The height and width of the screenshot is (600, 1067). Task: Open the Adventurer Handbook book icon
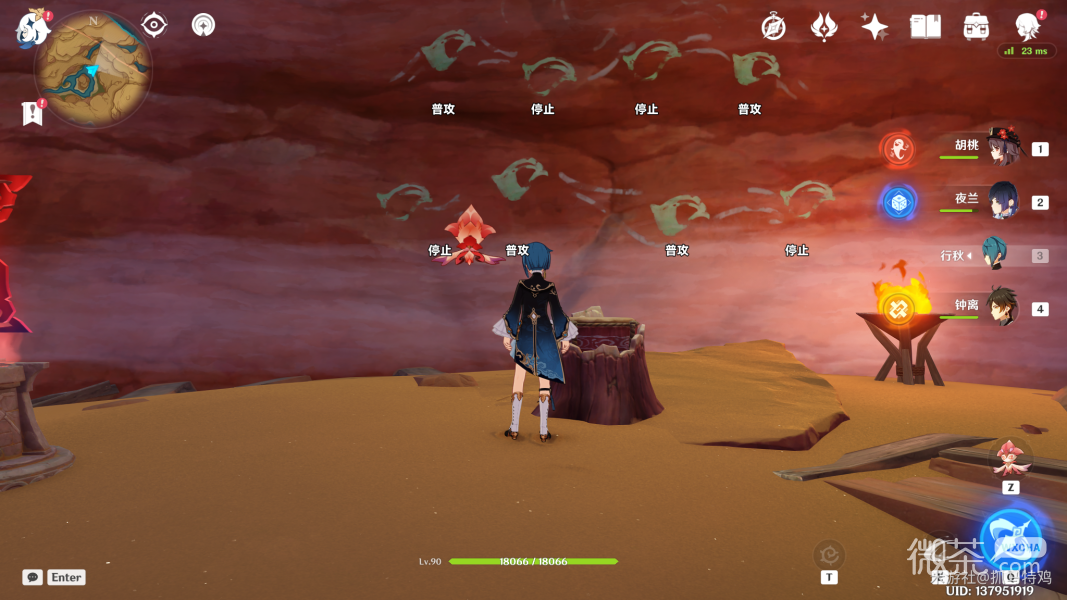pos(925,27)
